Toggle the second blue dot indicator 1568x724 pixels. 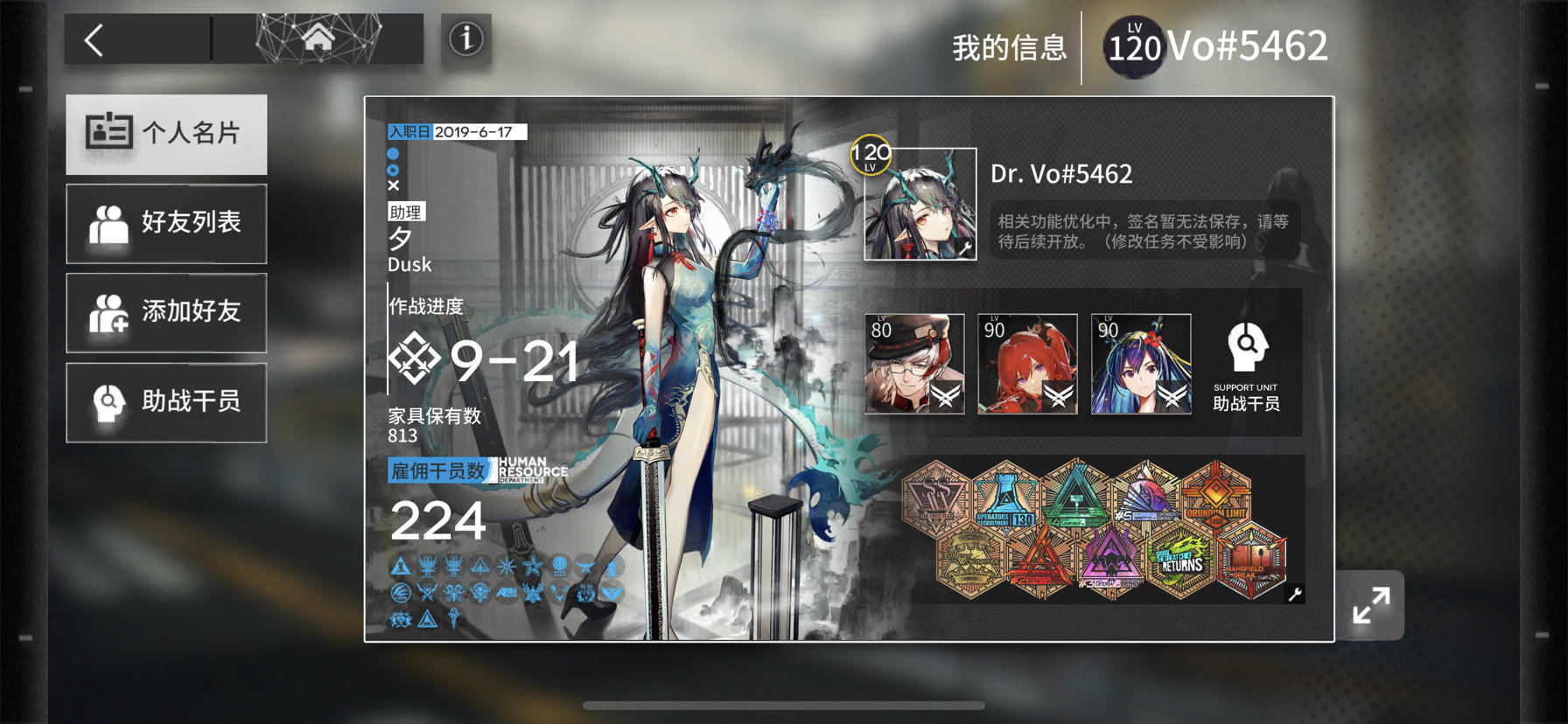pyautogui.click(x=394, y=168)
